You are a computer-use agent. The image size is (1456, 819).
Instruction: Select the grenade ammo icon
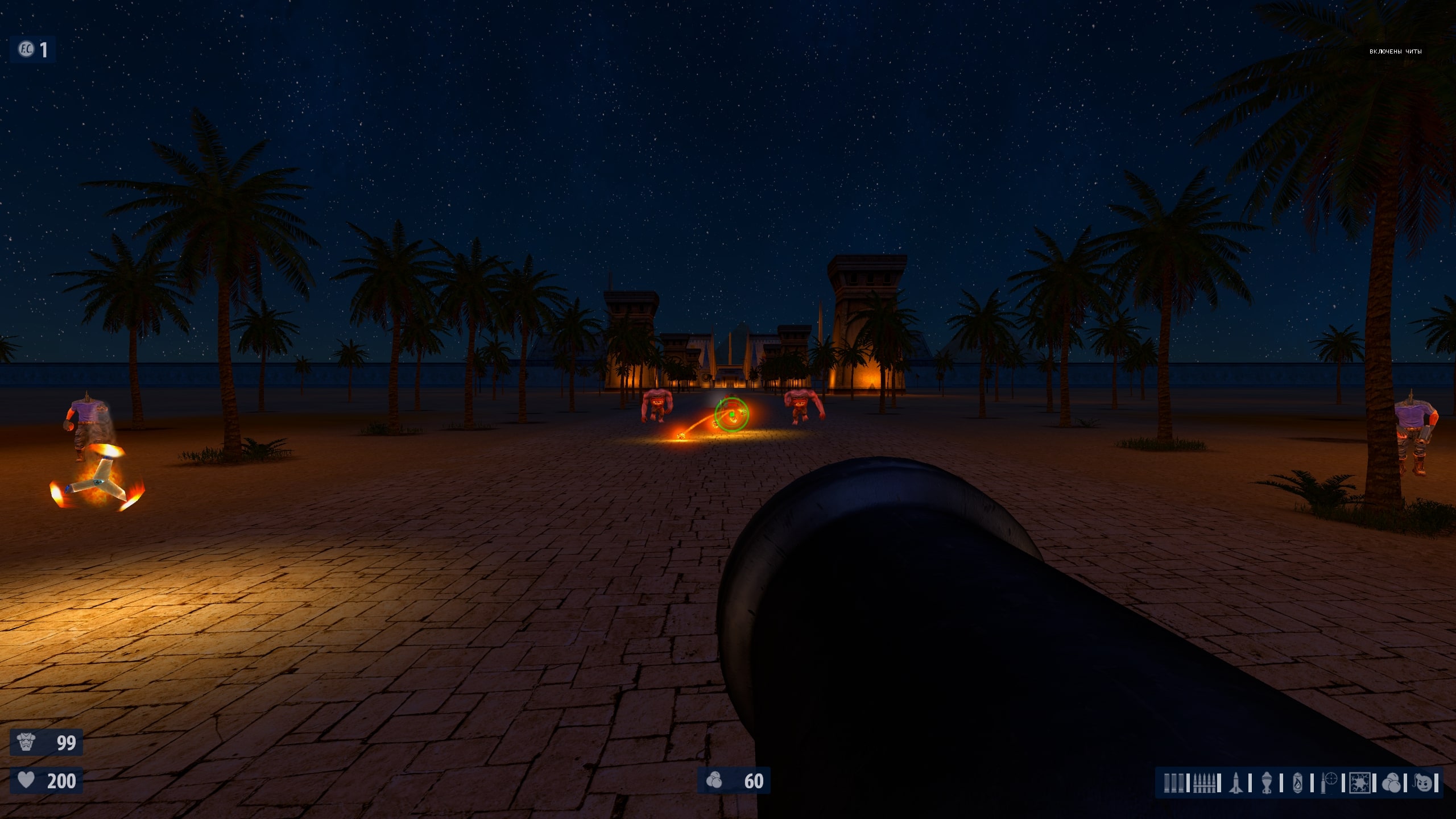pyautogui.click(x=1267, y=783)
